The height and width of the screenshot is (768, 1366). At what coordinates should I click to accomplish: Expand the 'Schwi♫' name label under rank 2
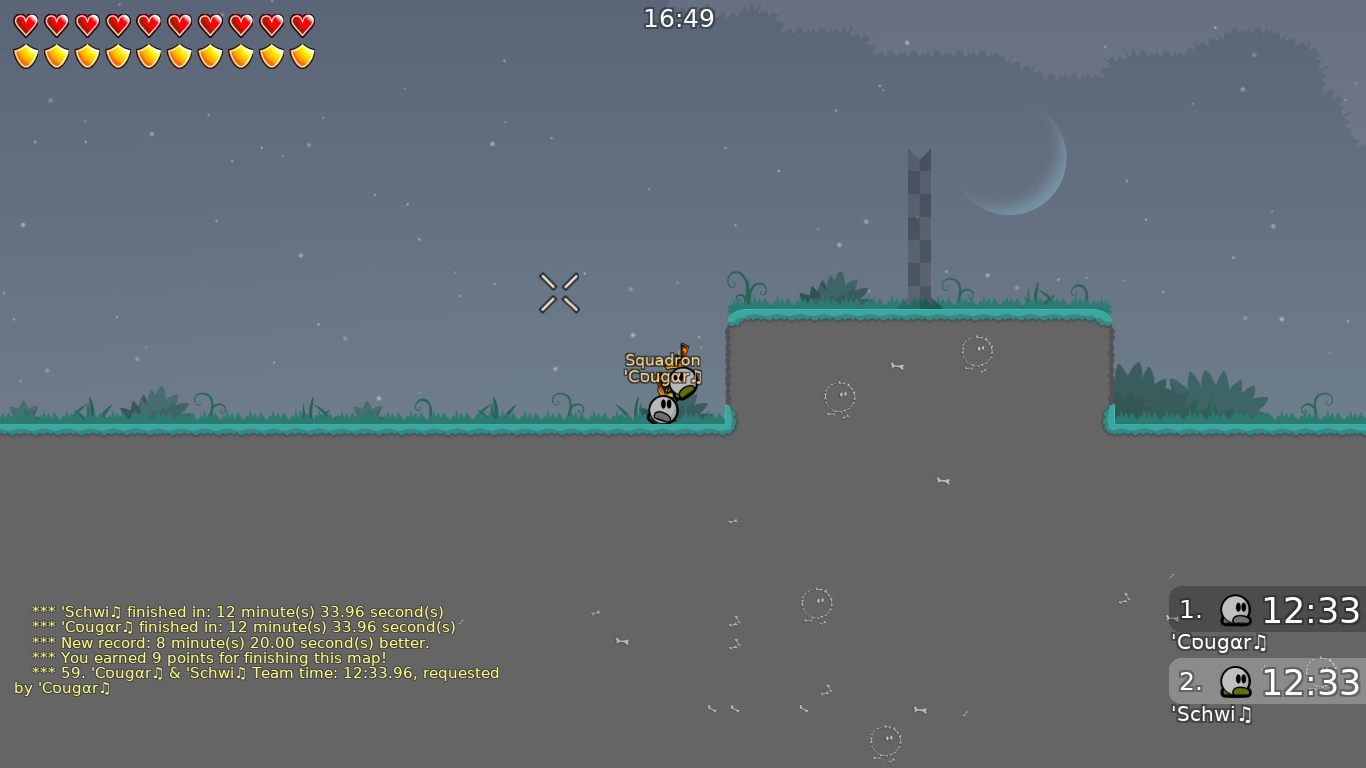[x=1211, y=715]
